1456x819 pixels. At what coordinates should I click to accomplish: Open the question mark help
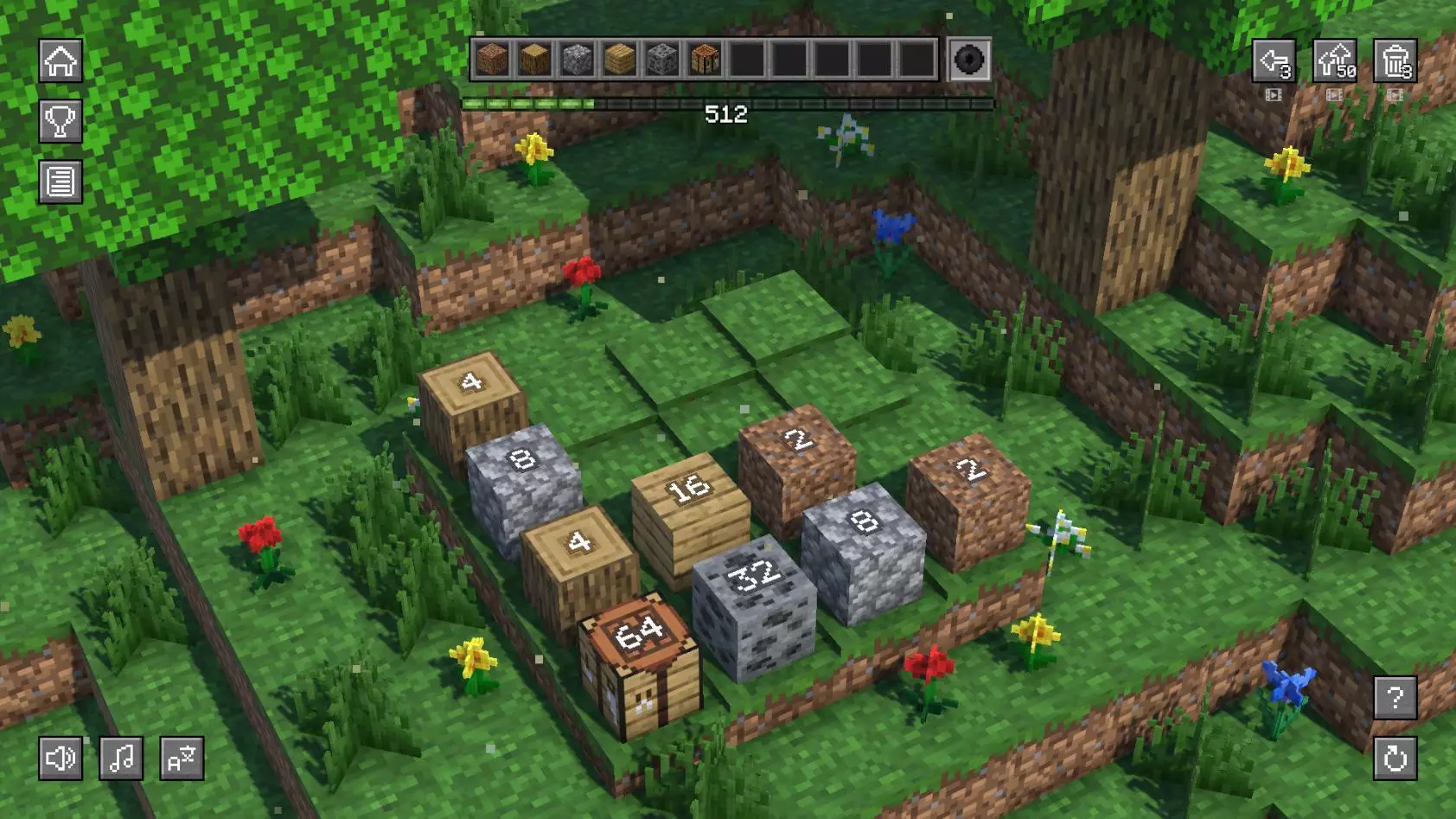tap(1395, 698)
